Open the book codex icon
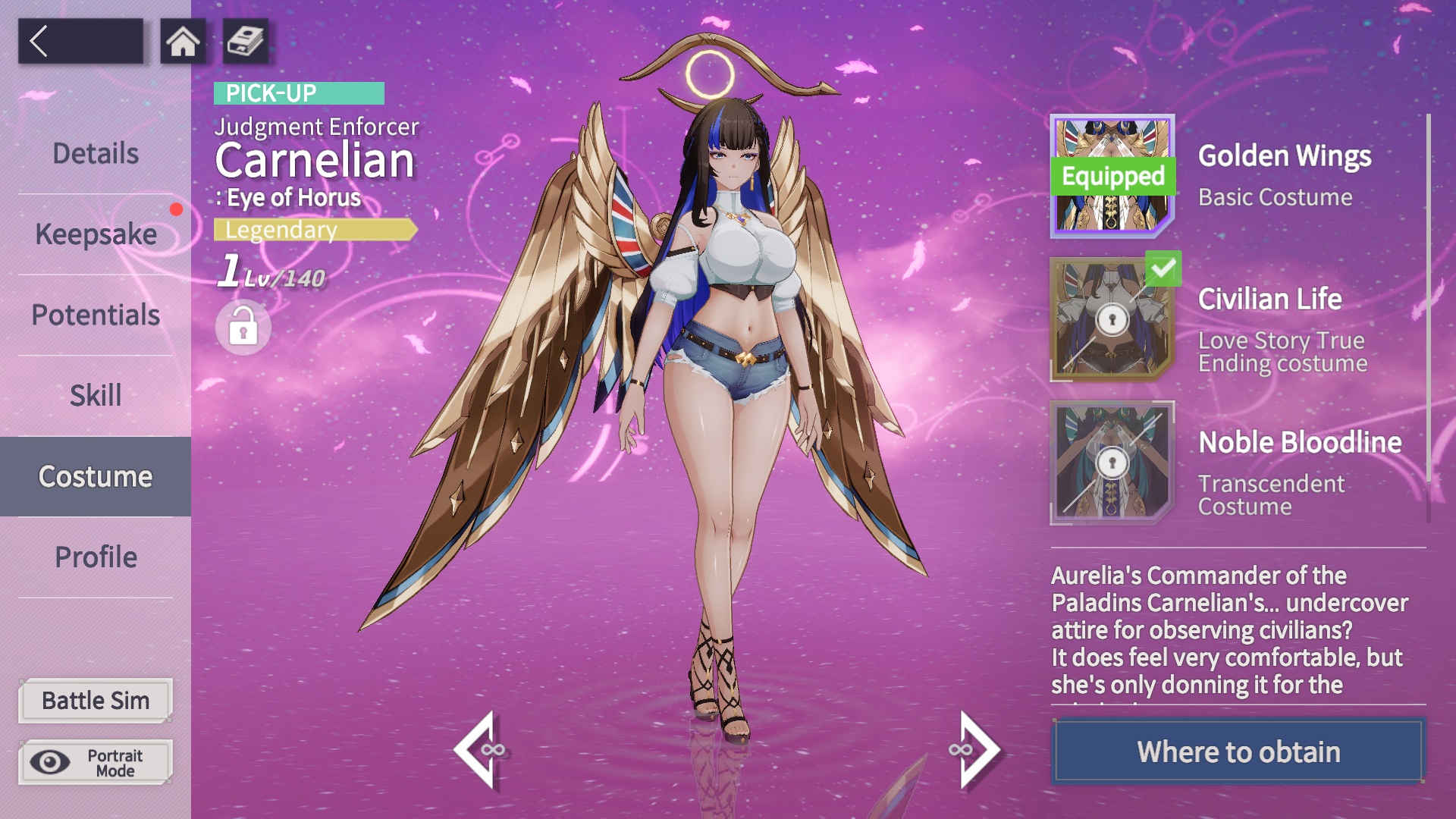Screen dimensions: 1456x819 coord(245,41)
